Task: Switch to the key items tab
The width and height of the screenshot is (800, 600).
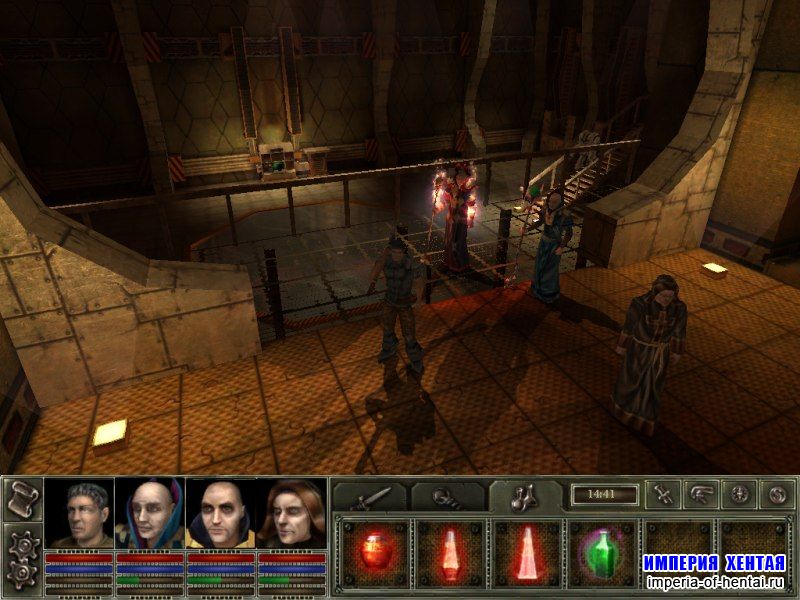Action: click(448, 496)
